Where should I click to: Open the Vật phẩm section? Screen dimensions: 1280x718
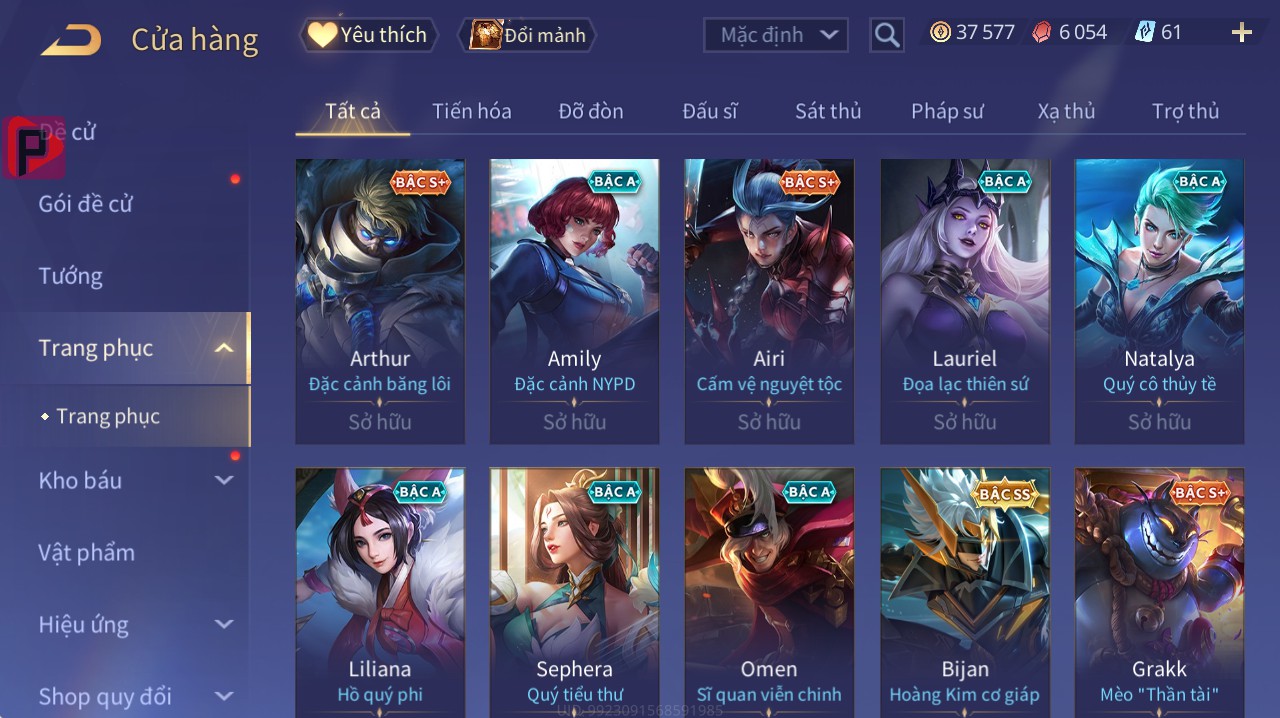coord(87,552)
